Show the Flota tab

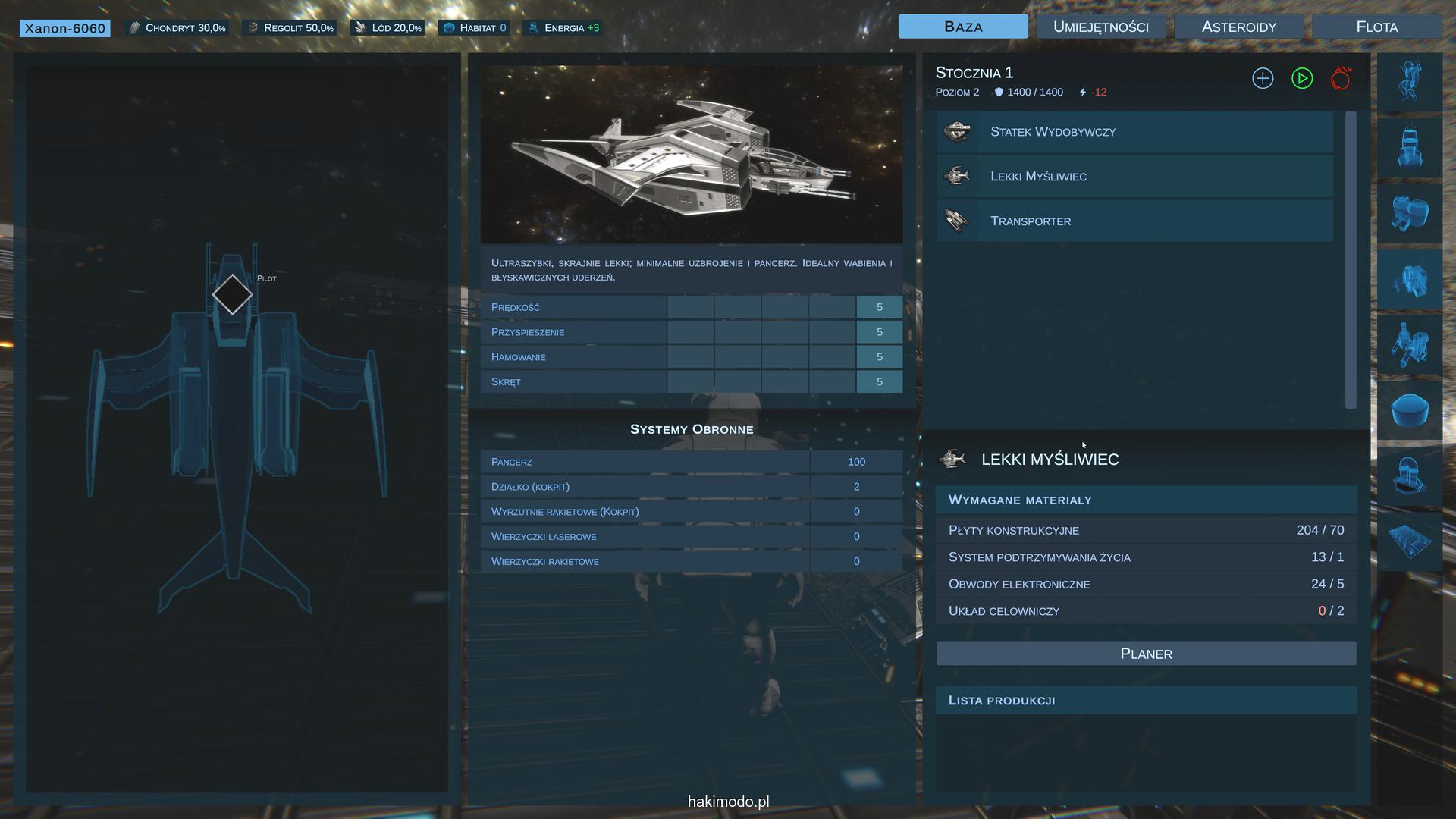click(1376, 27)
